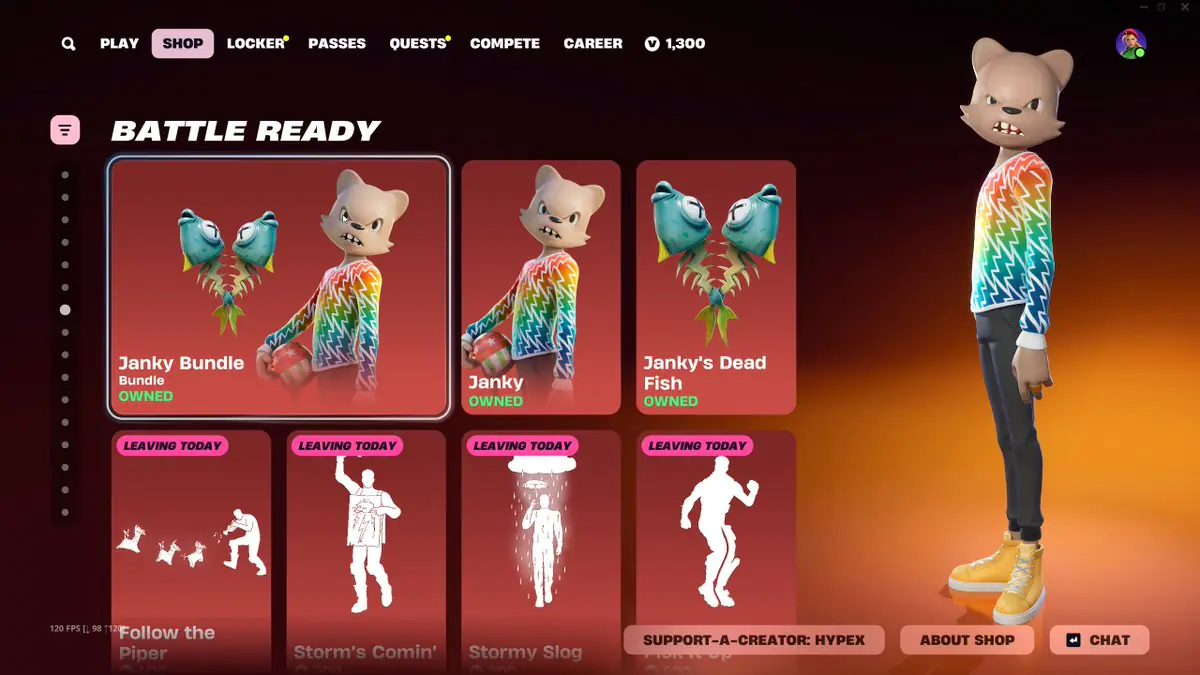Open the CAREER tab
1200x675 pixels.
point(593,44)
